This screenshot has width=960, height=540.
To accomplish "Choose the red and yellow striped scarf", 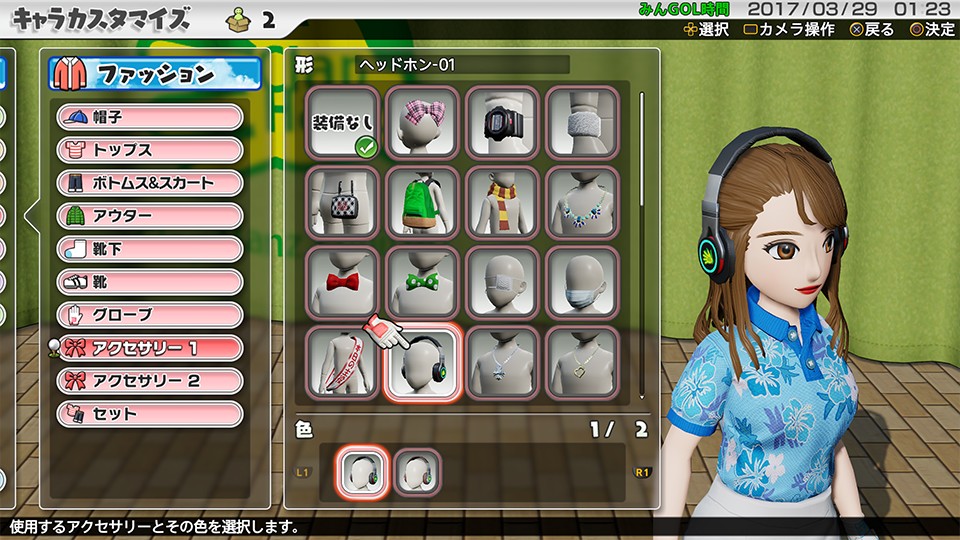I will click(x=502, y=202).
